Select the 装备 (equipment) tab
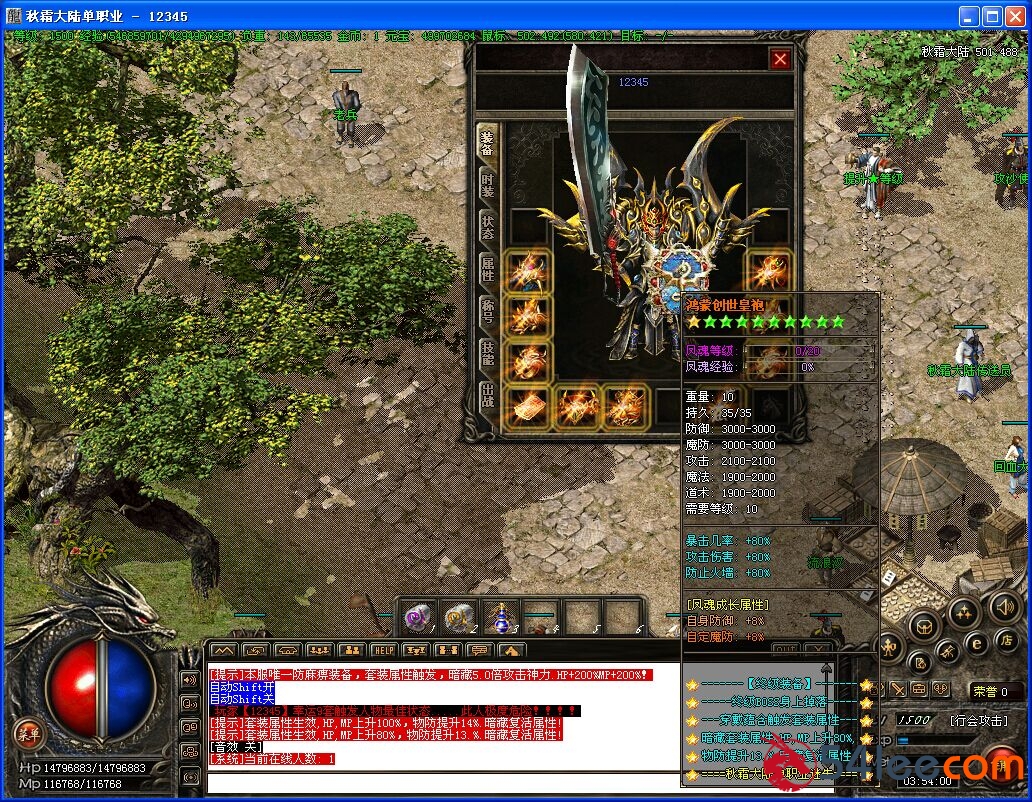This screenshot has height=802, width=1032. point(487,142)
